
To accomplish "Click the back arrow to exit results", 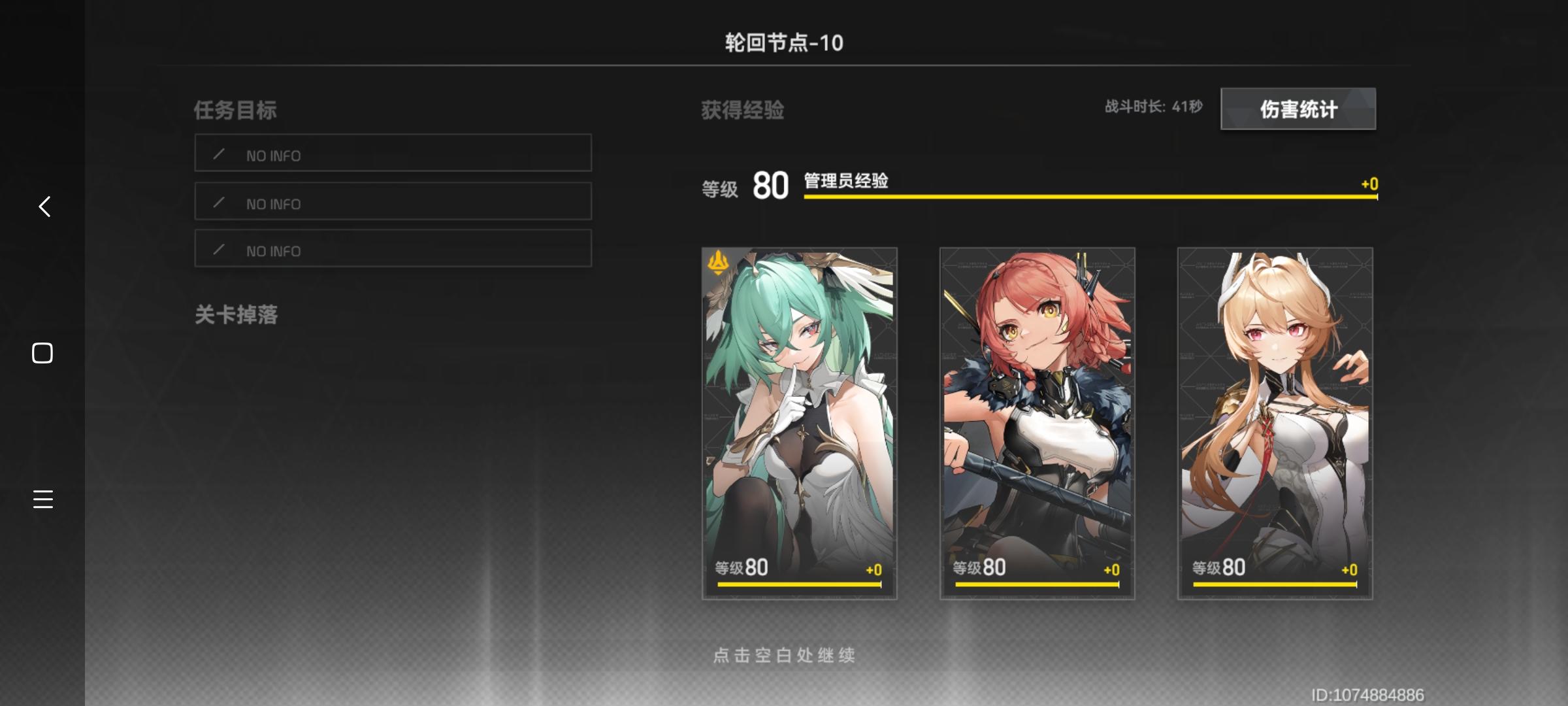I will tap(43, 207).
